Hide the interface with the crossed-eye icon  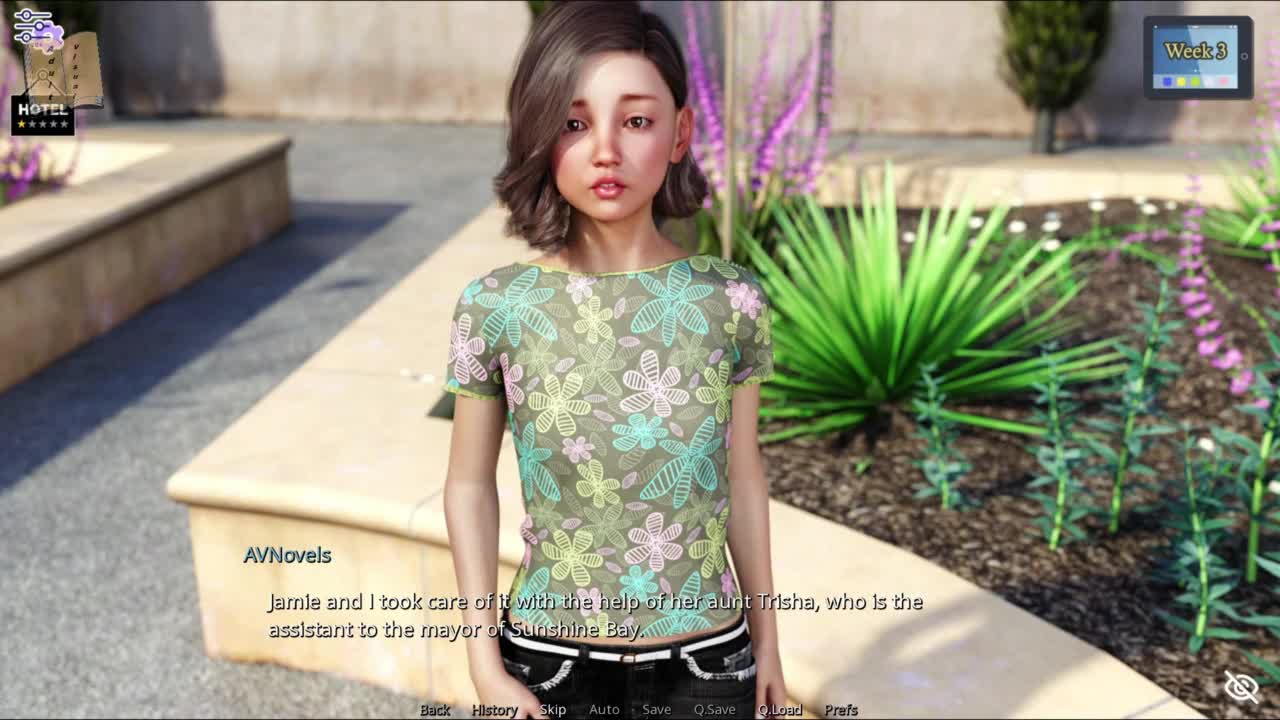point(1241,686)
